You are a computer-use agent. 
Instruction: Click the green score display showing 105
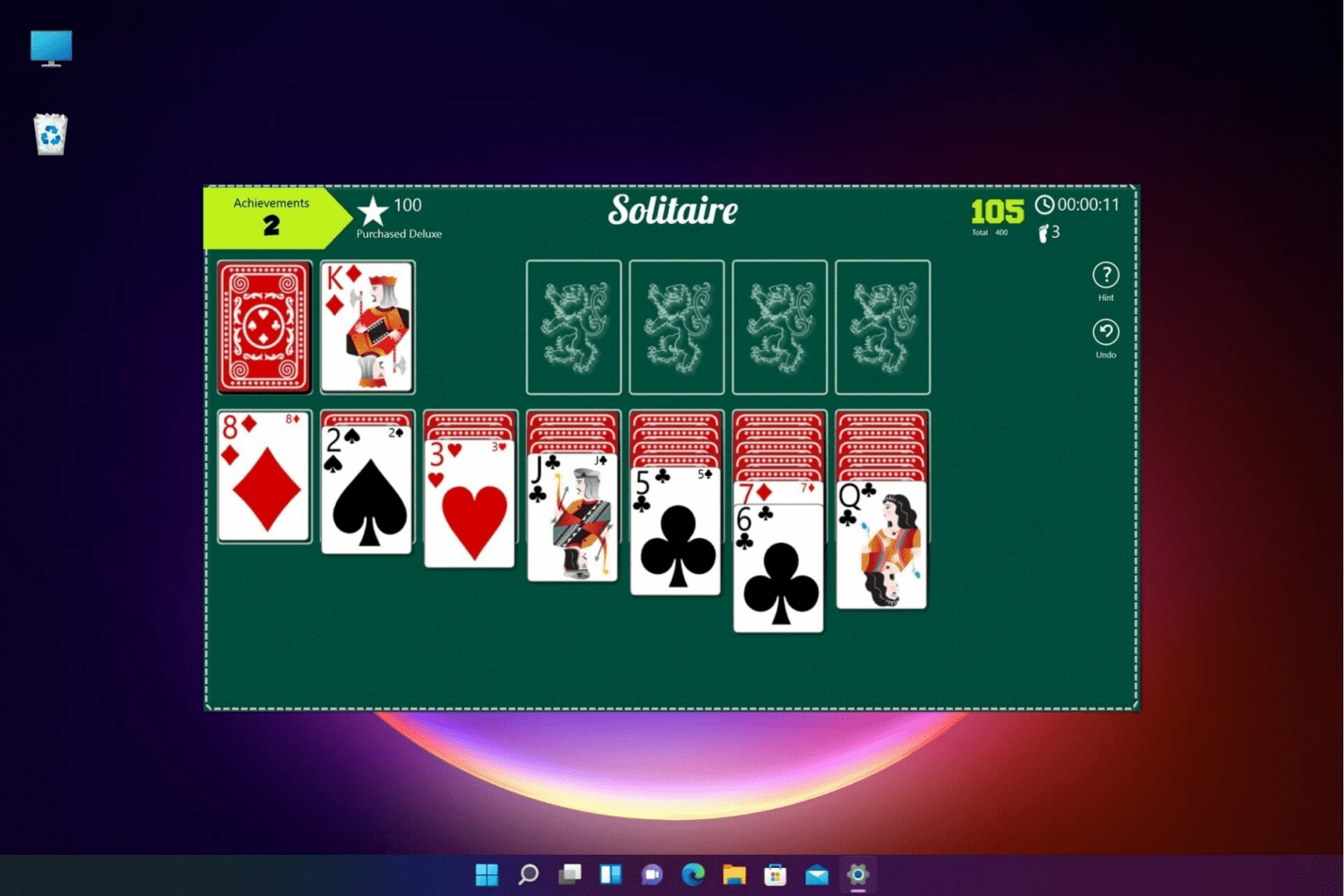(996, 210)
